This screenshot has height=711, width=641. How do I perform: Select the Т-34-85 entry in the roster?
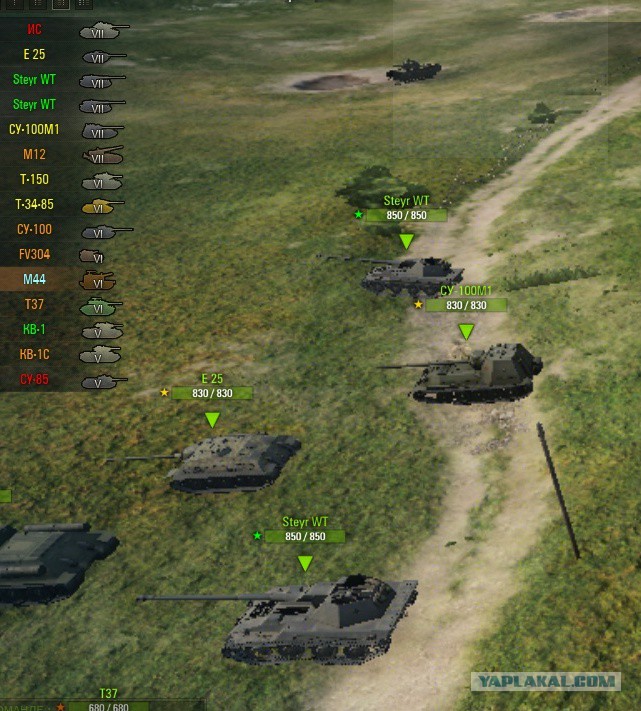coord(35,205)
